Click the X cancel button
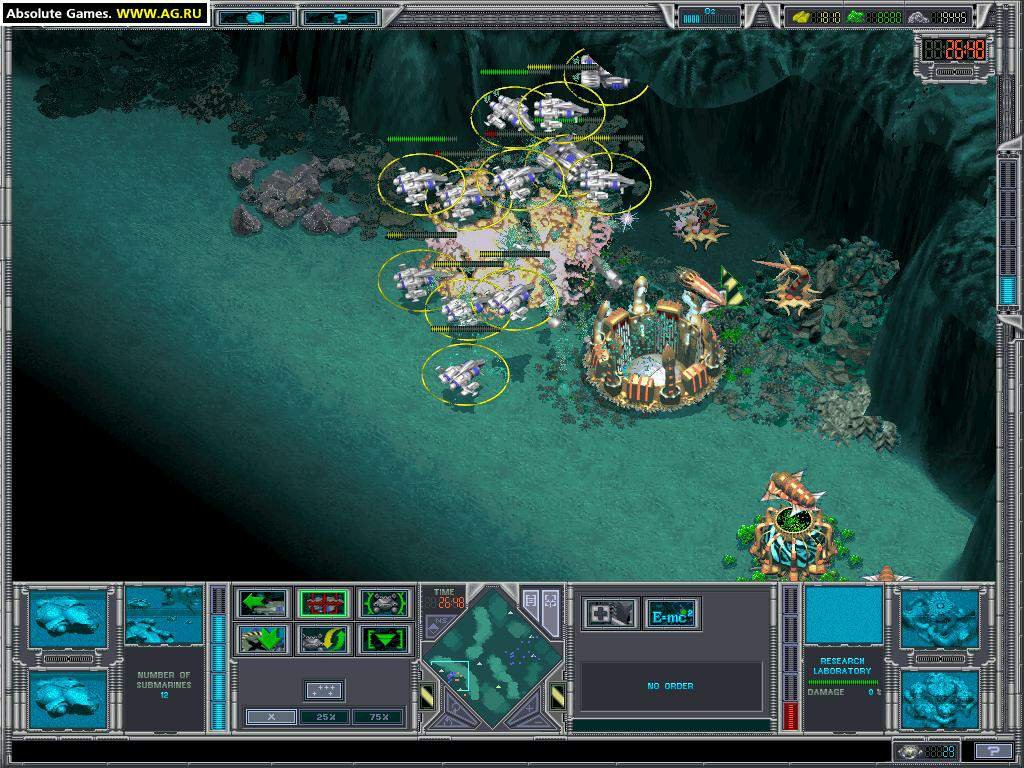 click(x=270, y=716)
